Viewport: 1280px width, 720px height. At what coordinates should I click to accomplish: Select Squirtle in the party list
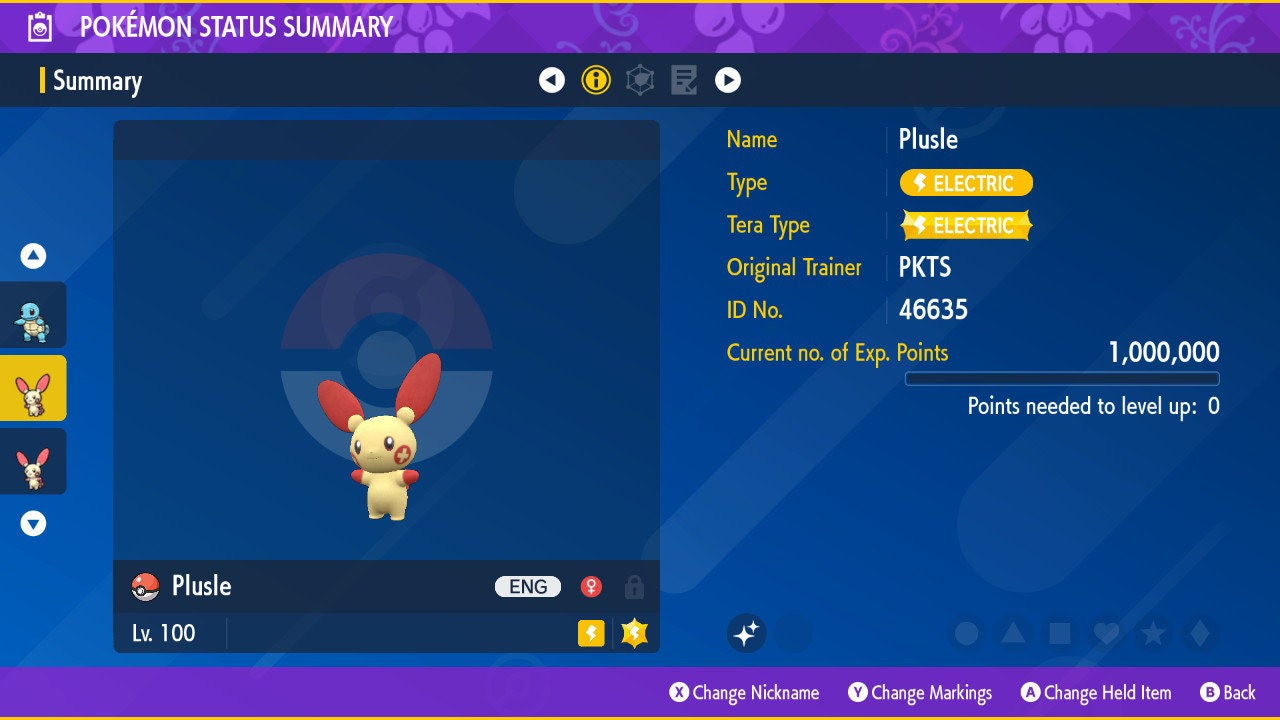[x=33, y=315]
